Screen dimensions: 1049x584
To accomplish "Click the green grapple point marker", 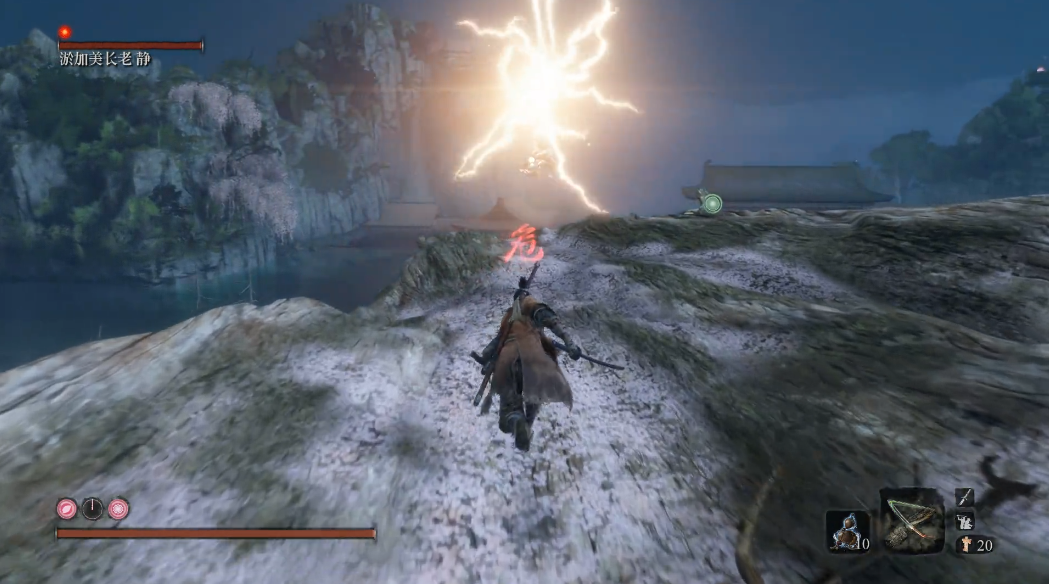I will pyautogui.click(x=712, y=204).
